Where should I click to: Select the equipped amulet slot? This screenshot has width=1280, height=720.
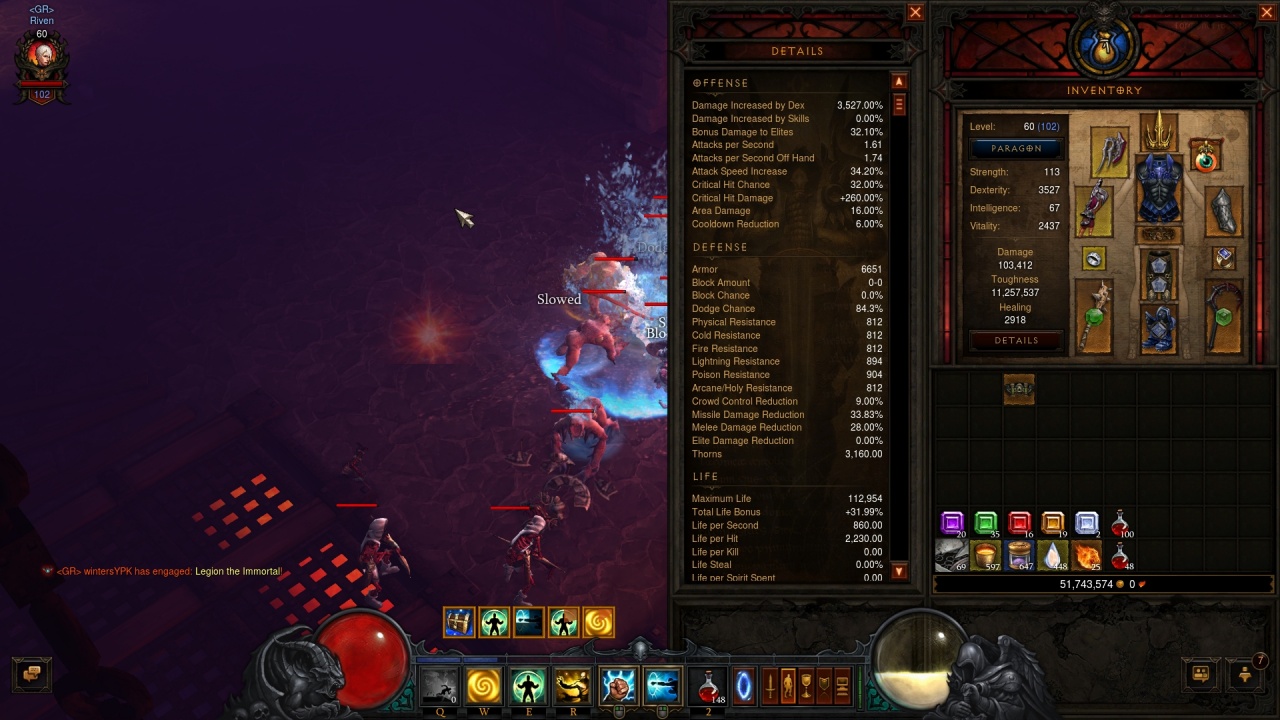[1206, 156]
